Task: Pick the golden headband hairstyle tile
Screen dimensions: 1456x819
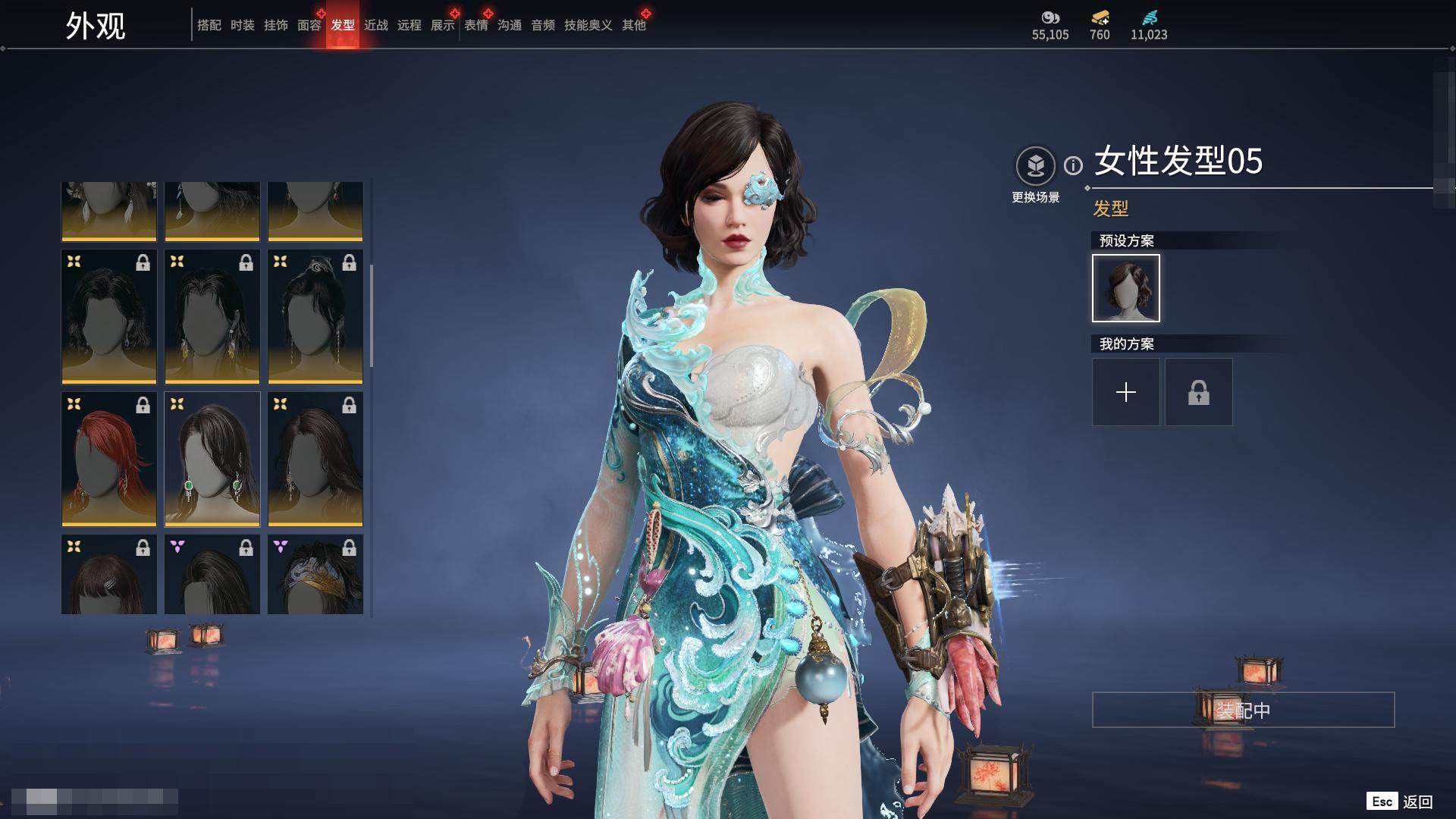Action: click(315, 574)
